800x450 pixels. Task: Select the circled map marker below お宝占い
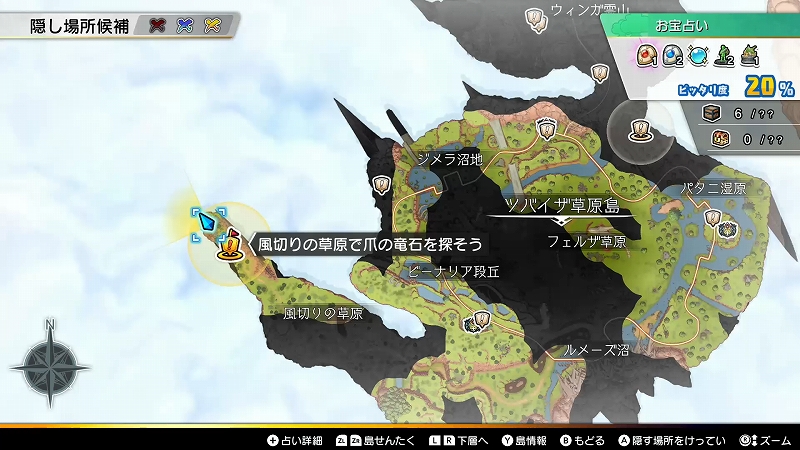pos(639,127)
